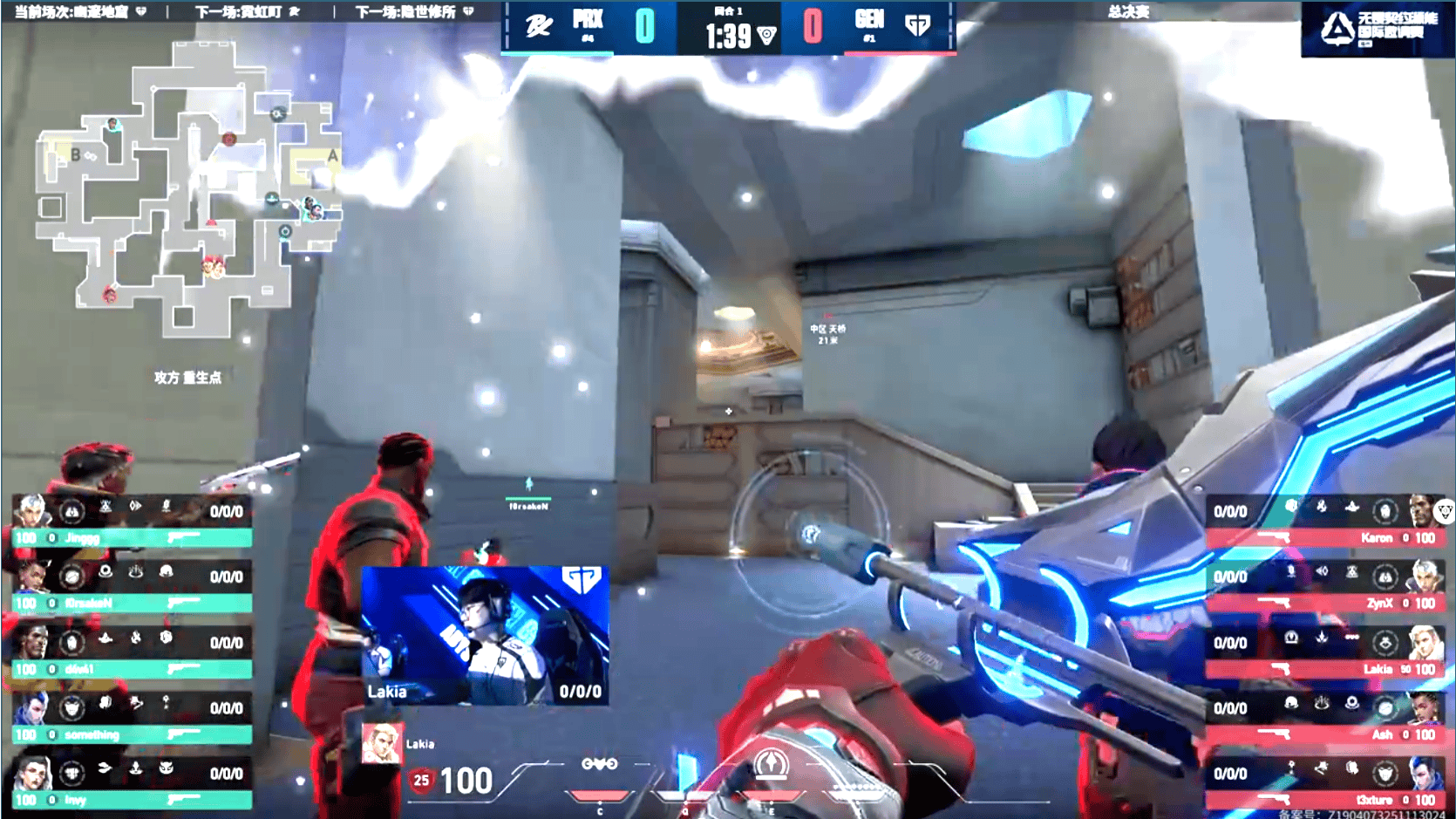Spectate the player named something
The image size is (1456, 819).
point(133,719)
